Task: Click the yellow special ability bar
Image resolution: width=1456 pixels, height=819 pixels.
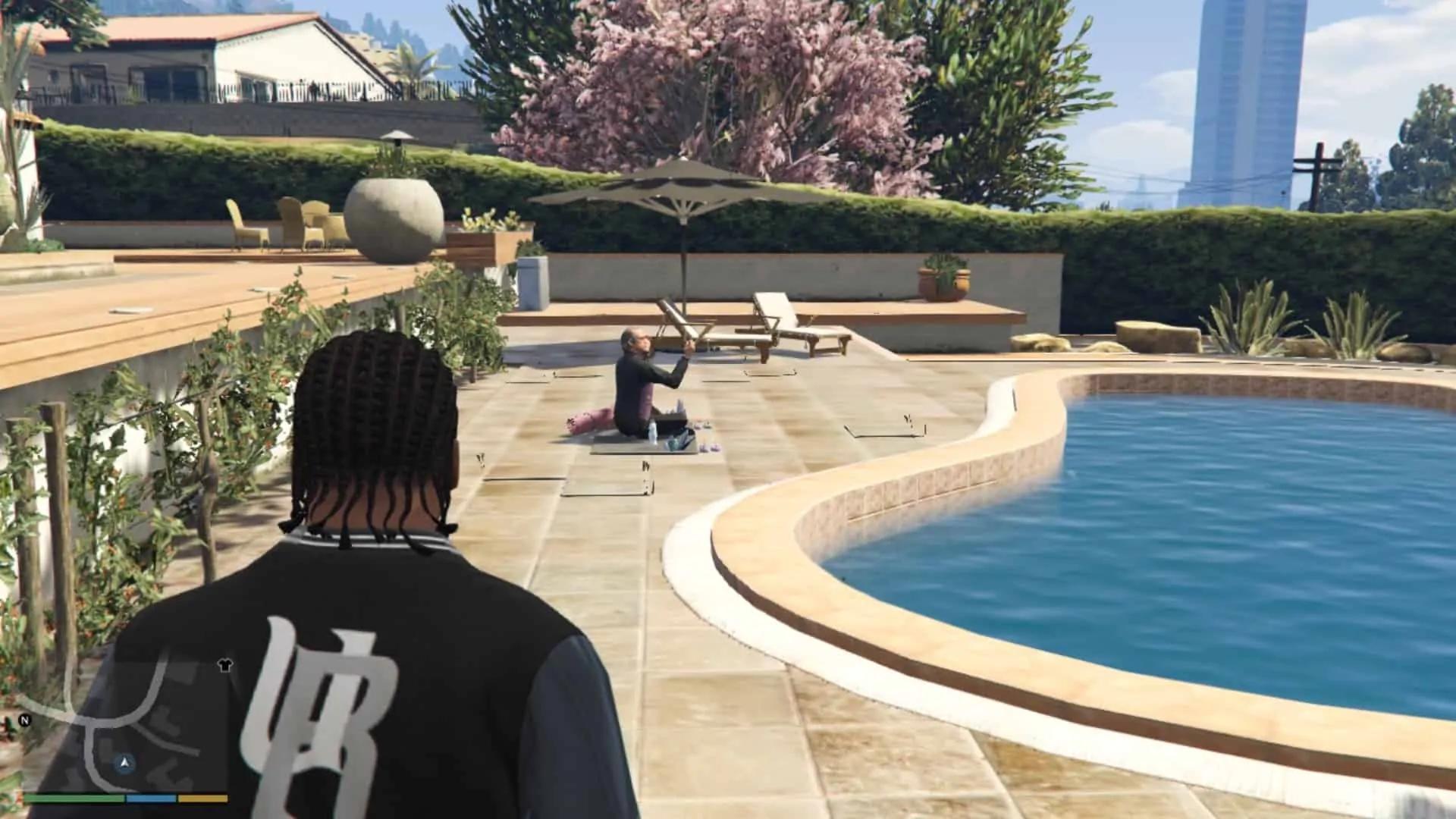Action: pos(202,800)
